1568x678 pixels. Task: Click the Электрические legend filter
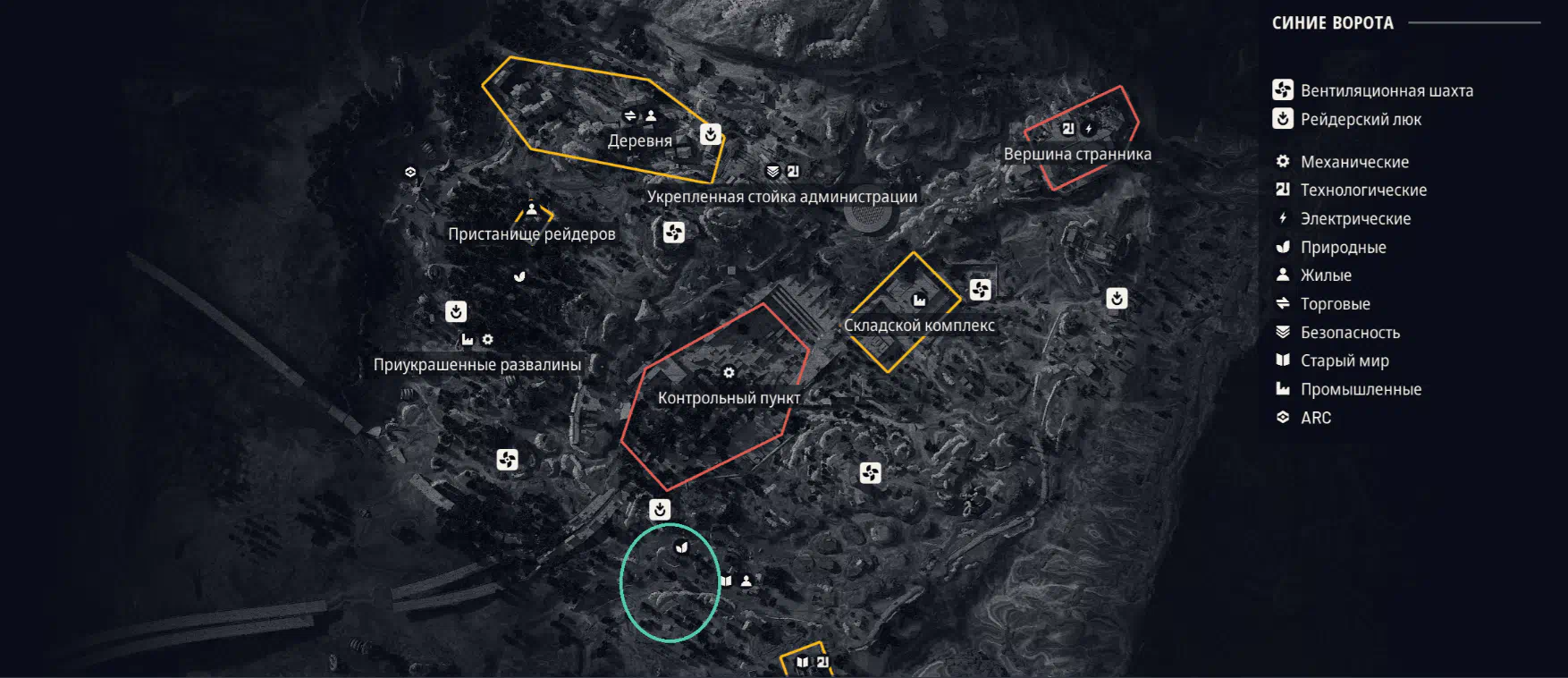tap(1354, 218)
